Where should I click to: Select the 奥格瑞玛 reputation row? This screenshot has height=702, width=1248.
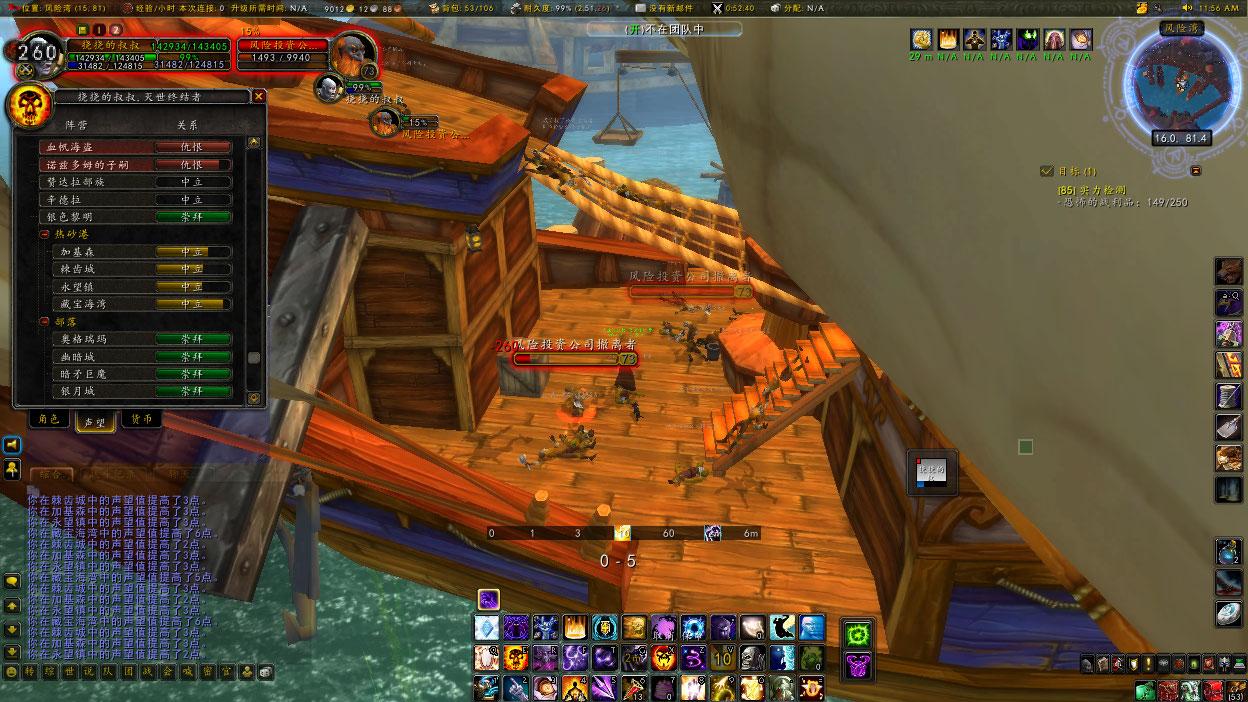click(140, 339)
